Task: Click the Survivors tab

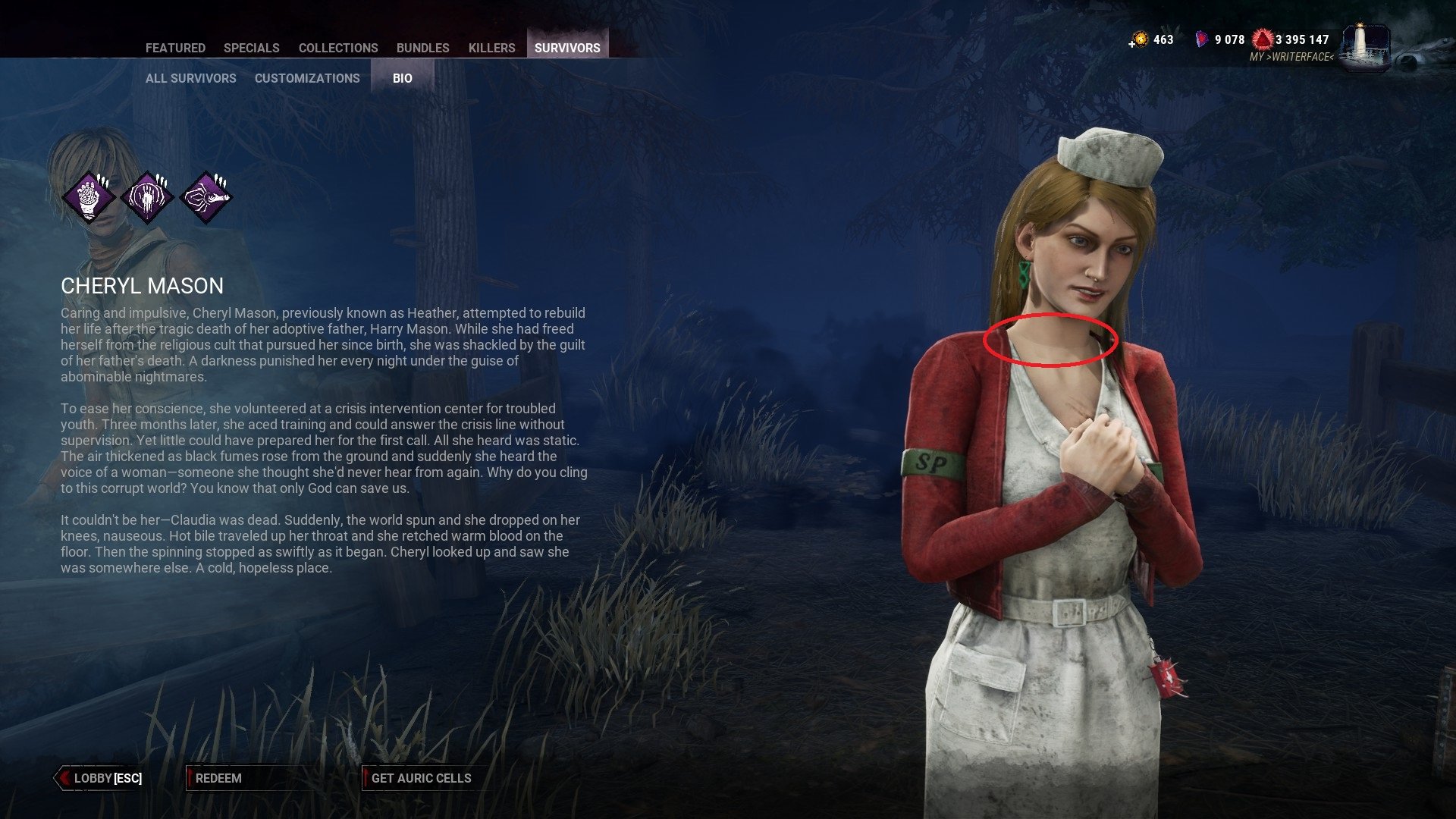Action: (x=567, y=48)
